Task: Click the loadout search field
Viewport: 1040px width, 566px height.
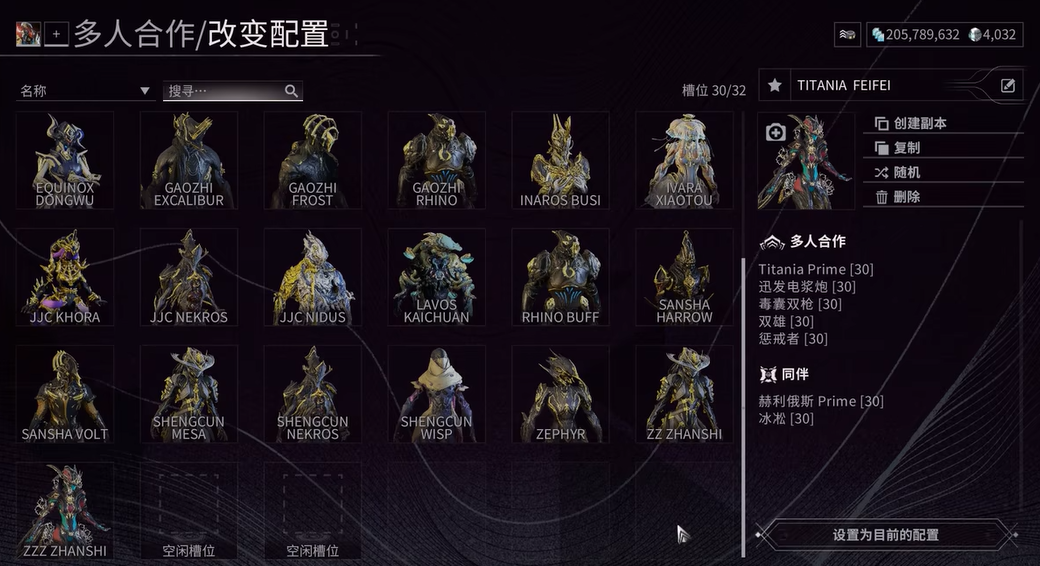Action: (225, 91)
